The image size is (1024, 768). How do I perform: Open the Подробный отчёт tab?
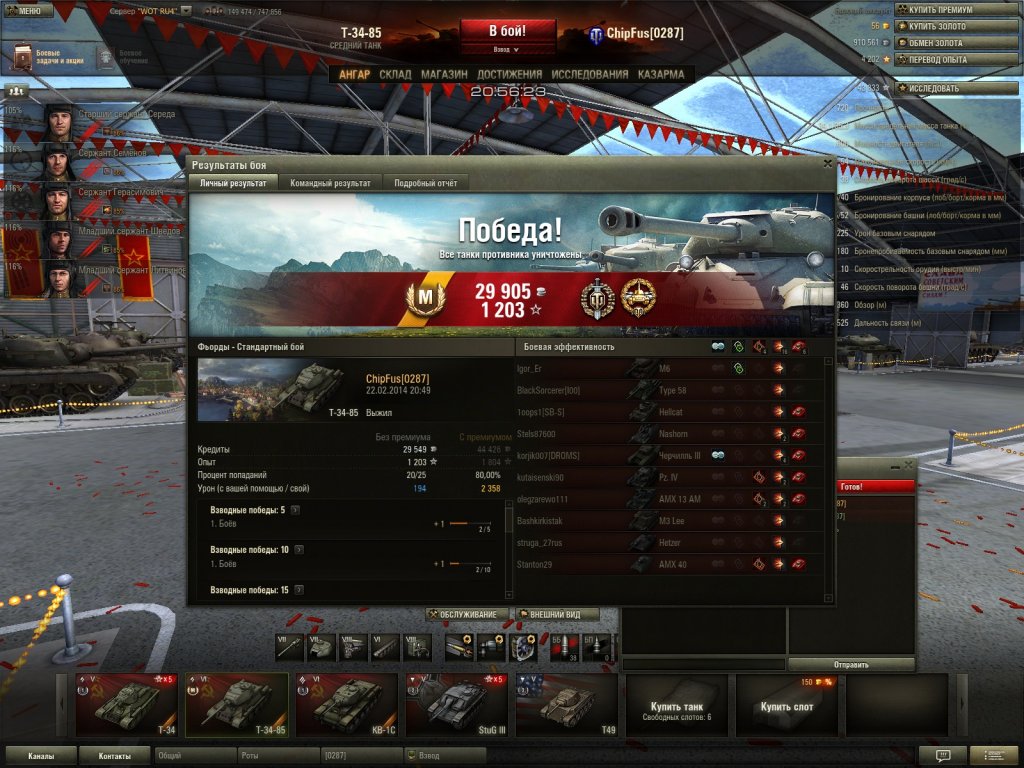426,184
